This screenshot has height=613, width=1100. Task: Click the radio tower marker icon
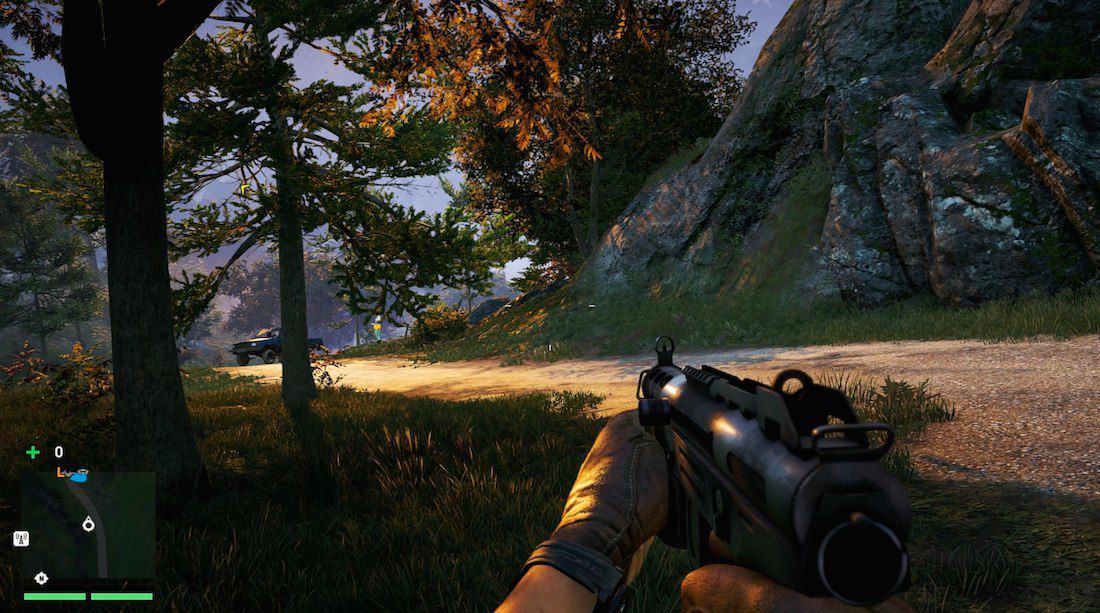pos(20,538)
